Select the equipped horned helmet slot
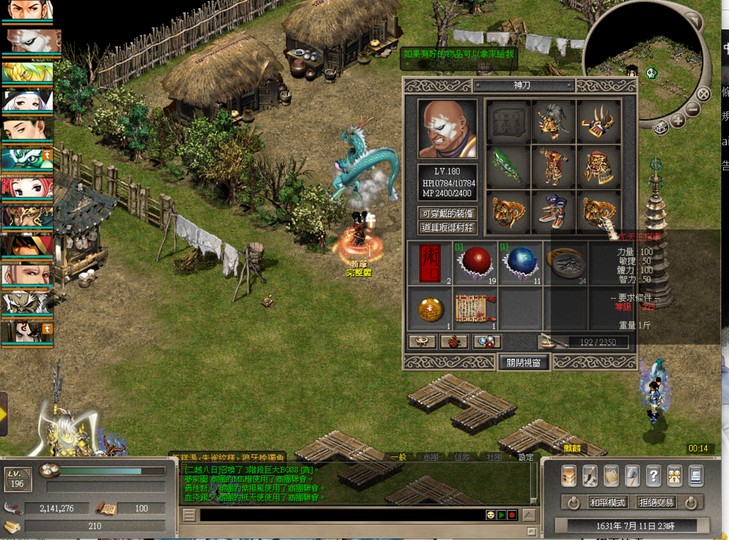Viewport: 729px width, 540px height. pos(597,122)
